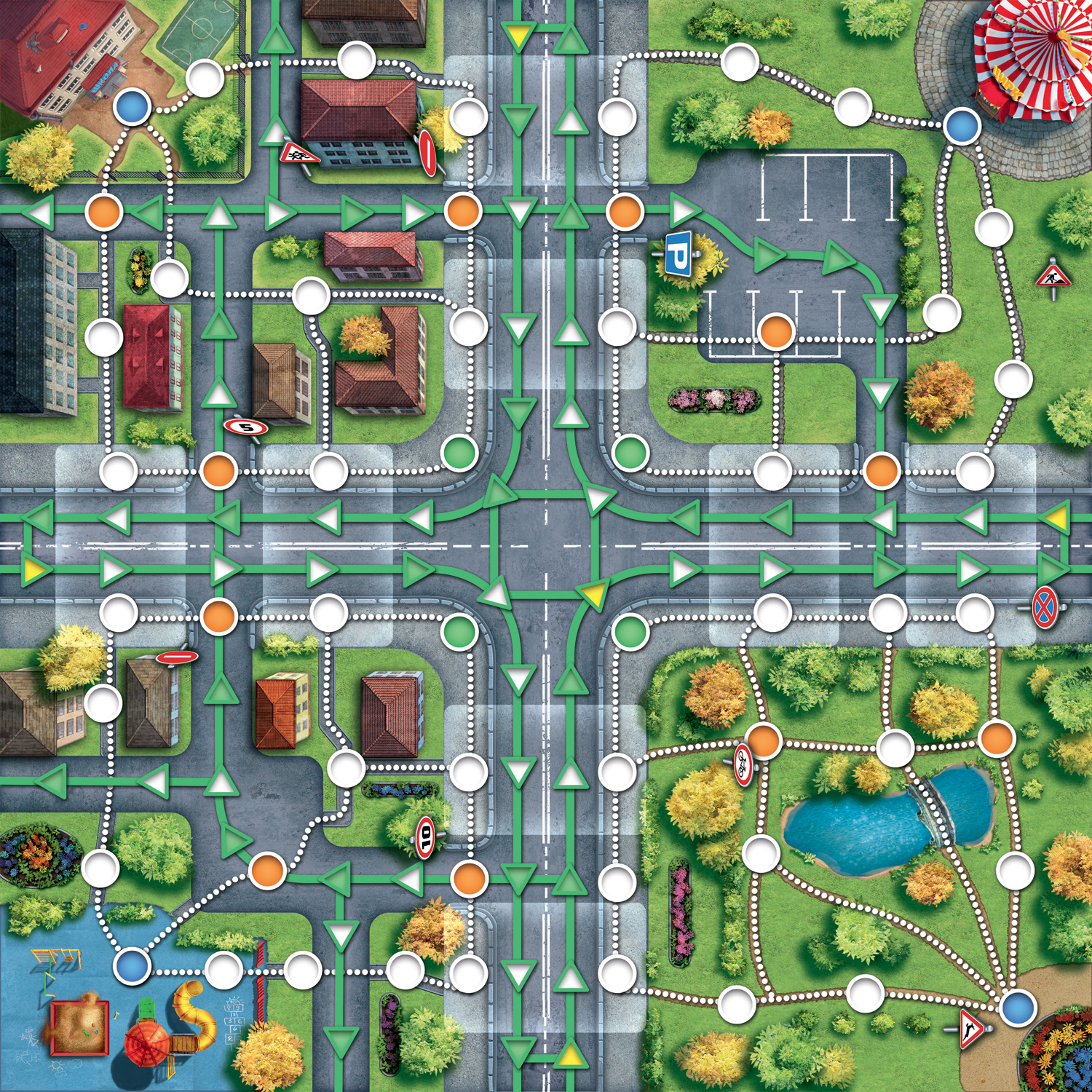Choose the blue space at the circus tent

tap(962, 125)
